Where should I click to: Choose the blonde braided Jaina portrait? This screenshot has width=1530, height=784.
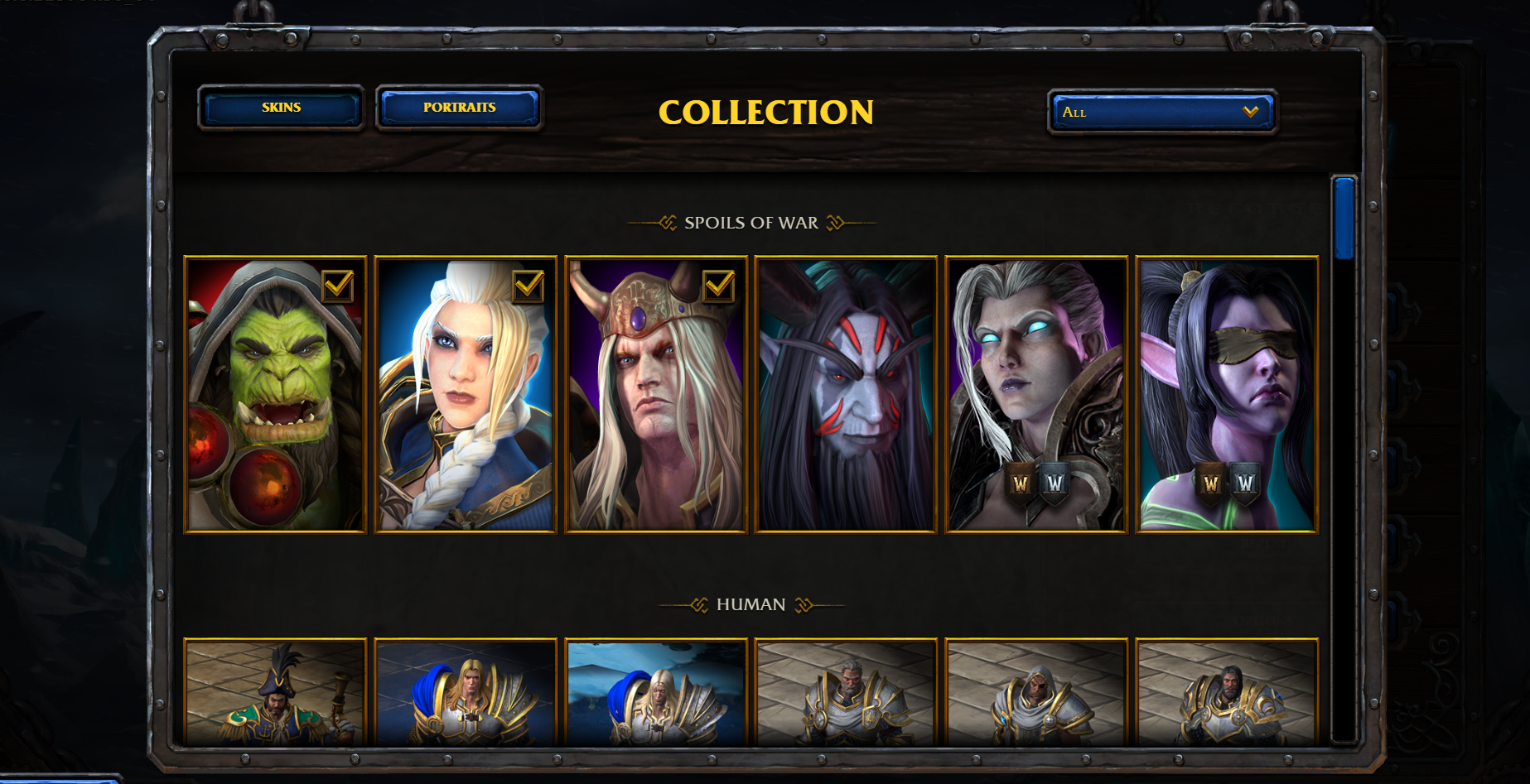click(466, 395)
